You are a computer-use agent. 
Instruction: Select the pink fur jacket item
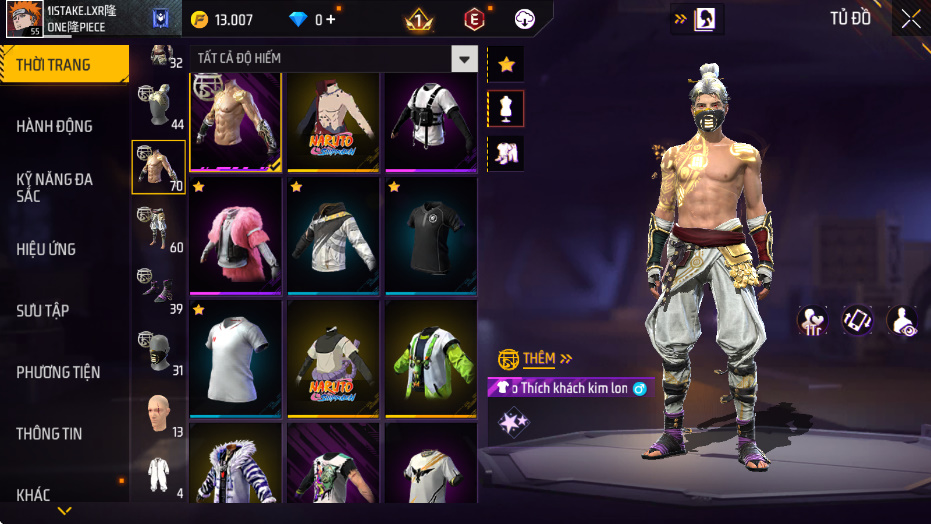coord(235,236)
